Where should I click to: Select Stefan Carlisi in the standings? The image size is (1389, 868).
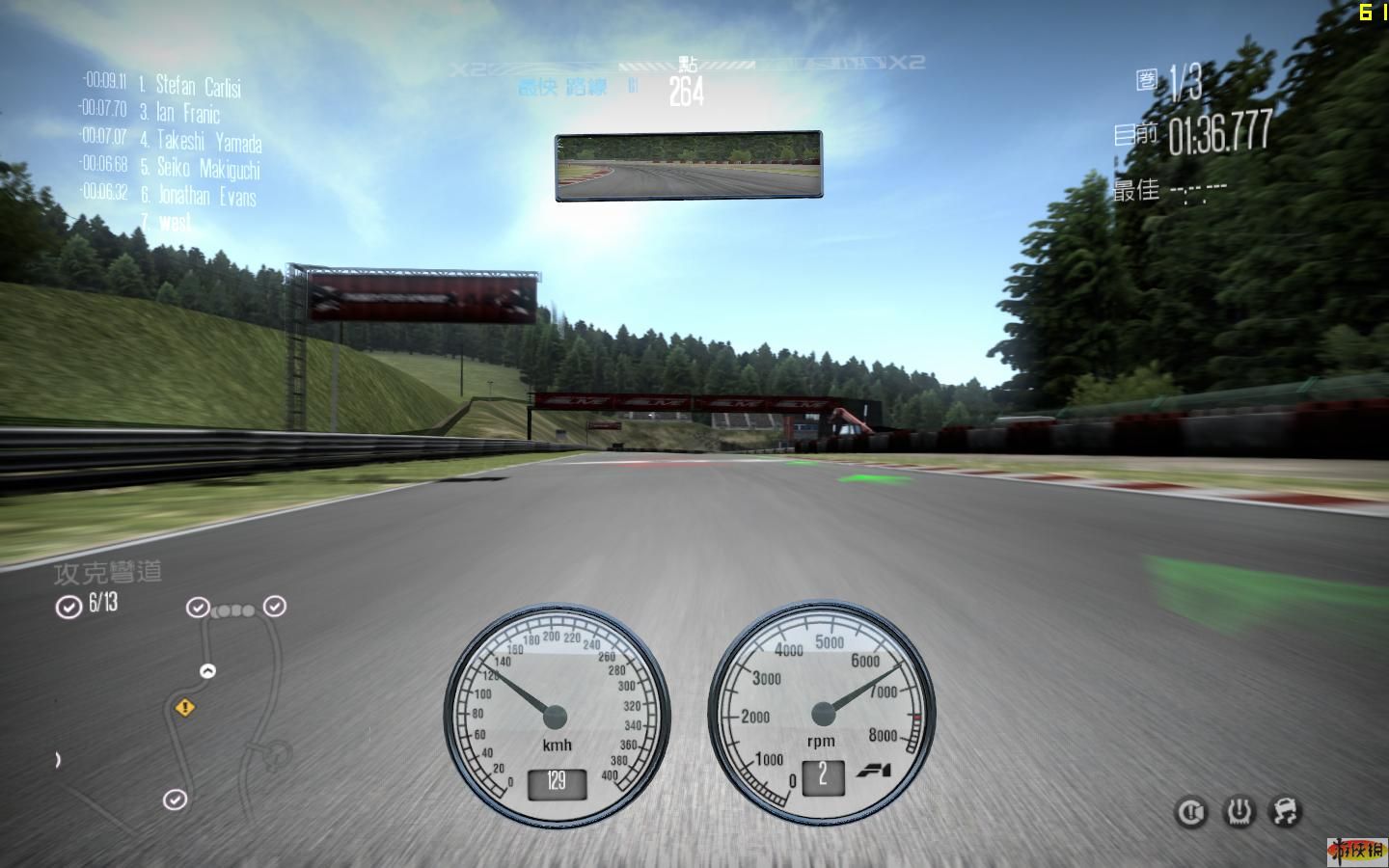tap(198, 86)
